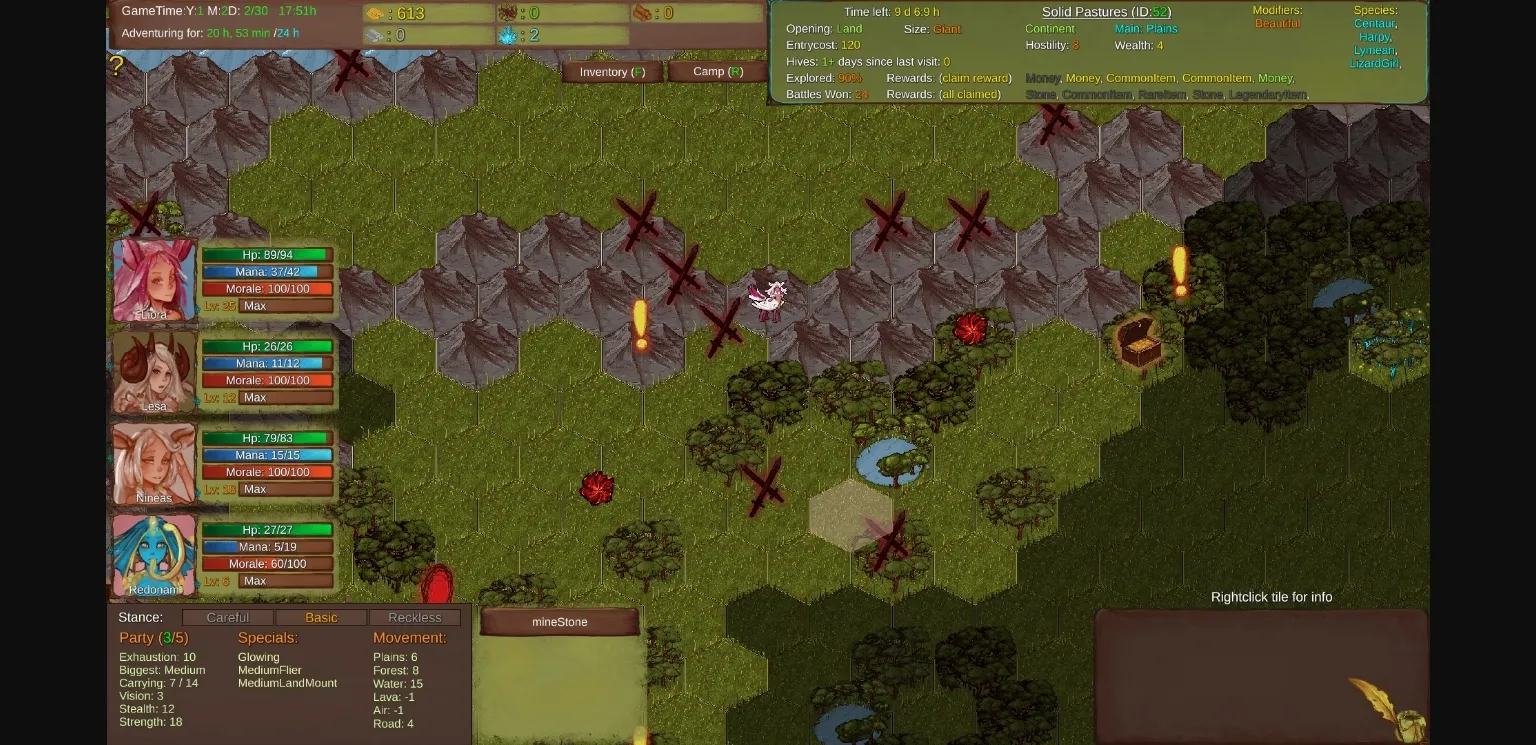Click the wood logs resource icon
This screenshot has width=1536, height=745.
coord(640,12)
